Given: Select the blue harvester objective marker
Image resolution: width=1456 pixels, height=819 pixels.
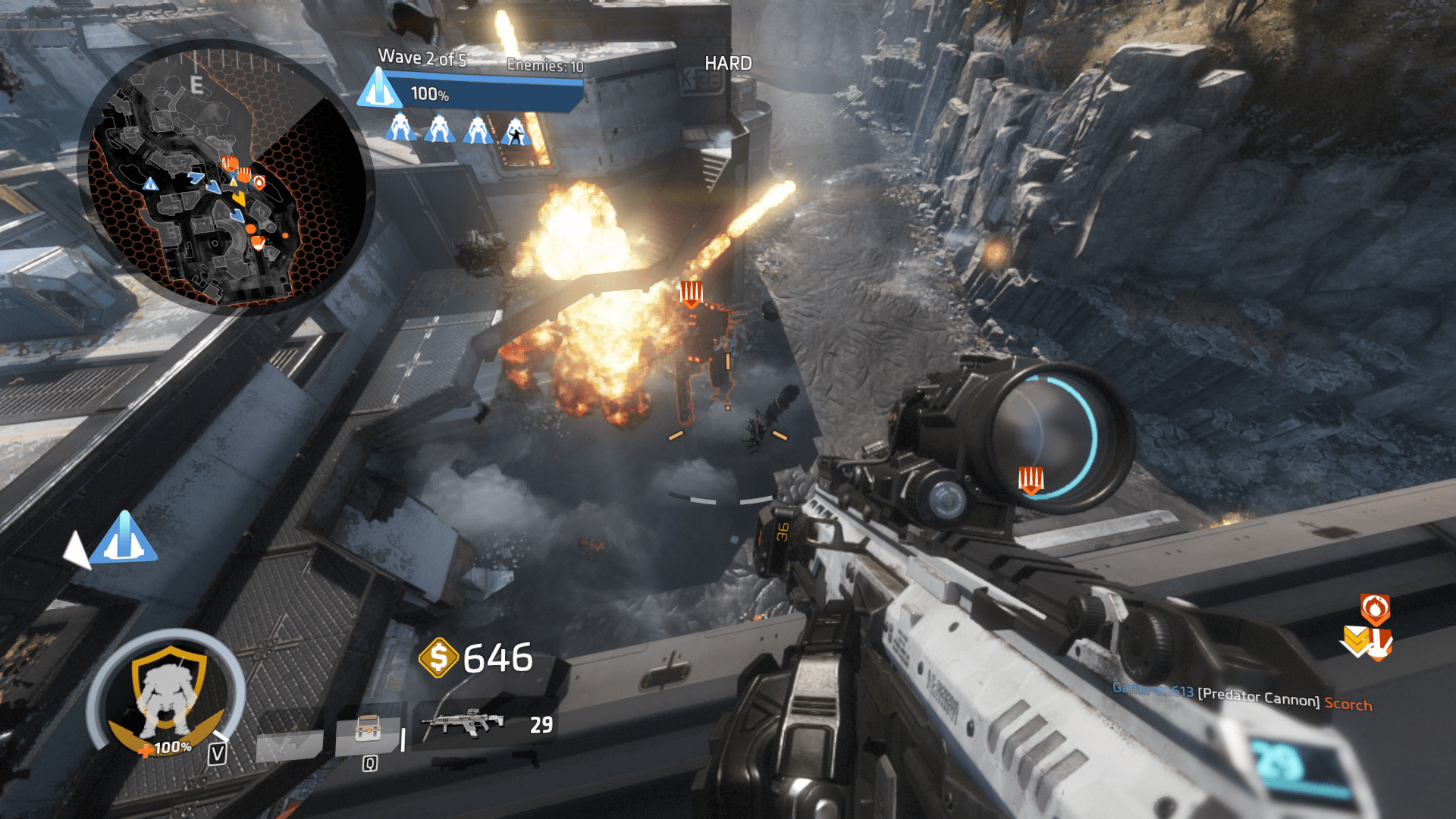Looking at the screenshot, I should click(x=124, y=538).
